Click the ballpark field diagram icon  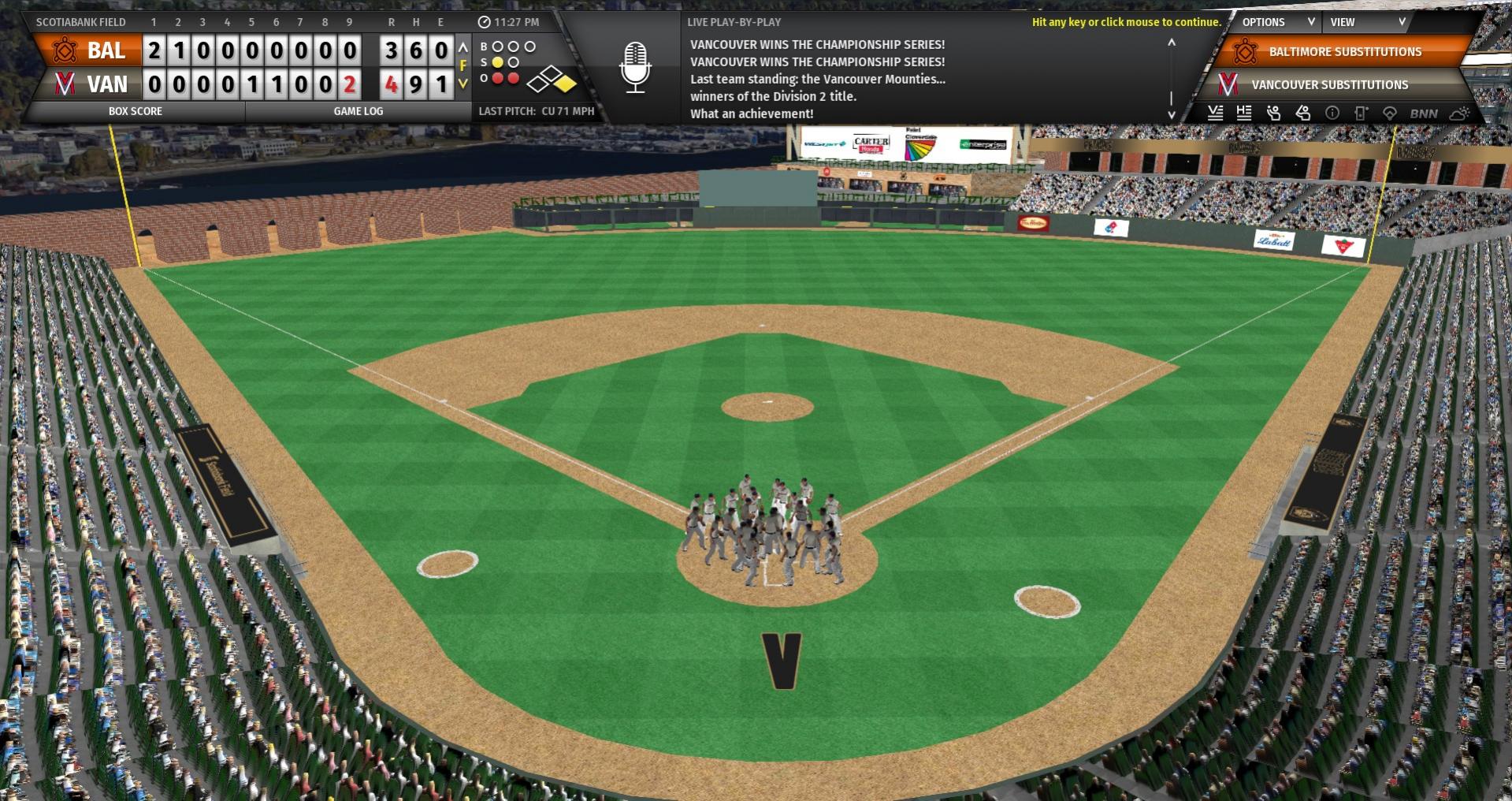point(1390,114)
